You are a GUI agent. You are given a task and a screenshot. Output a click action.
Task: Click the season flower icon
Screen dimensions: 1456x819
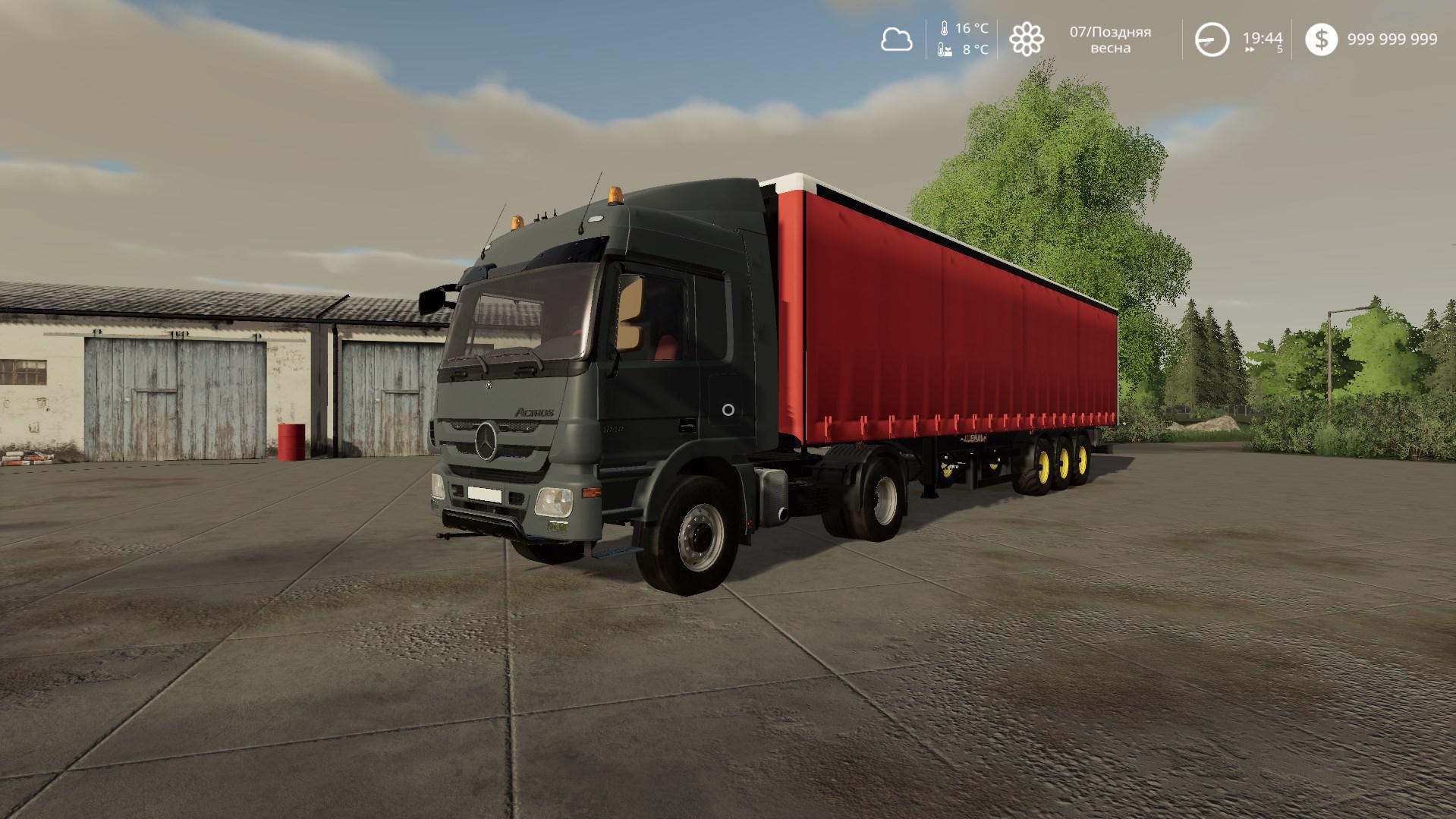tap(1027, 39)
